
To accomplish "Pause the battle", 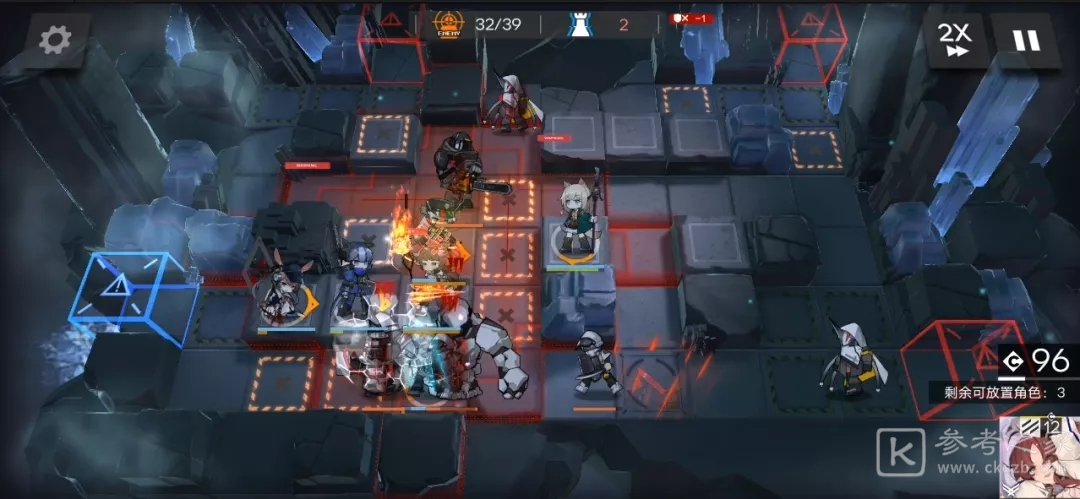I will click(1025, 41).
